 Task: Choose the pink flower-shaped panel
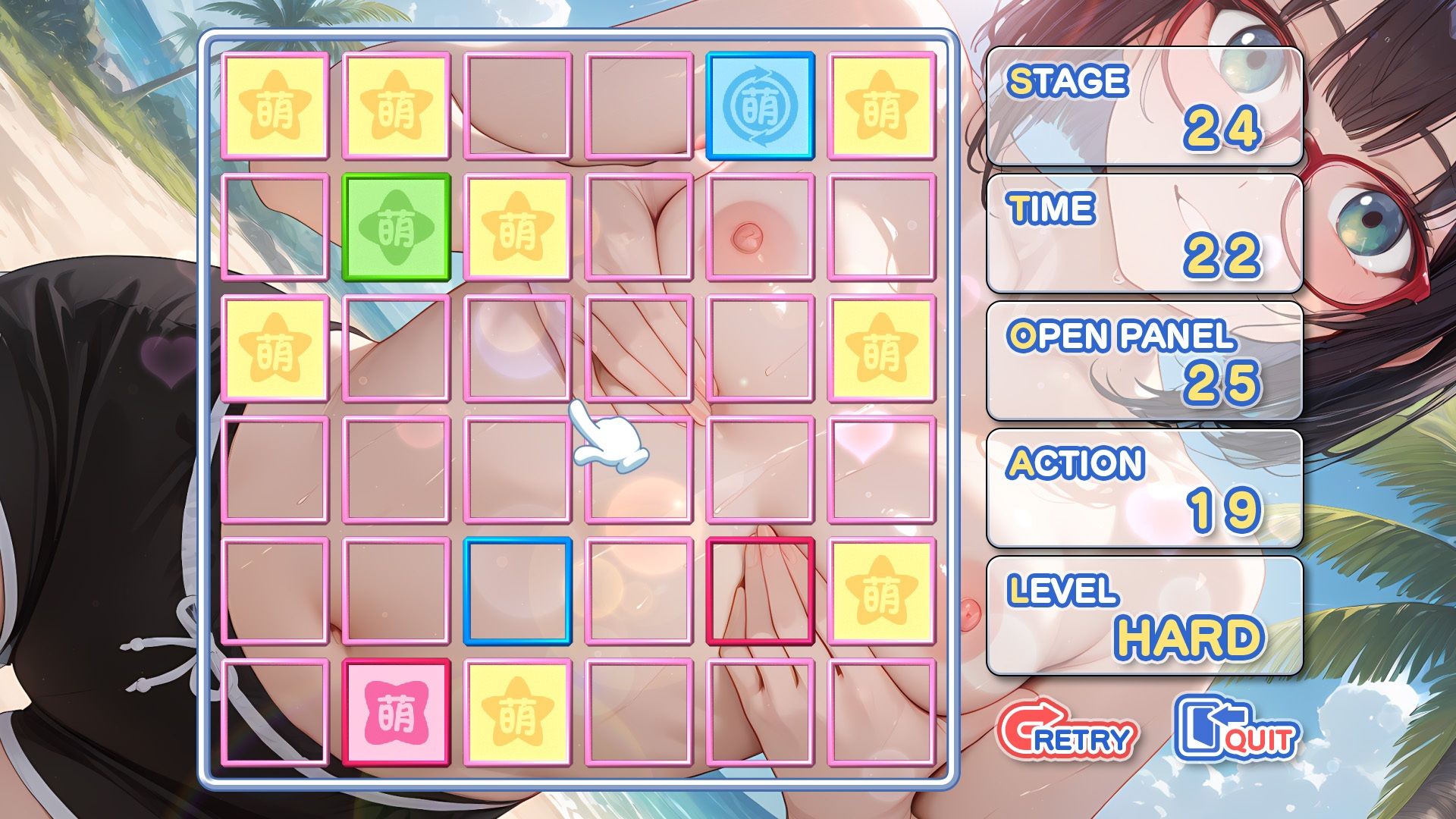coord(396,712)
